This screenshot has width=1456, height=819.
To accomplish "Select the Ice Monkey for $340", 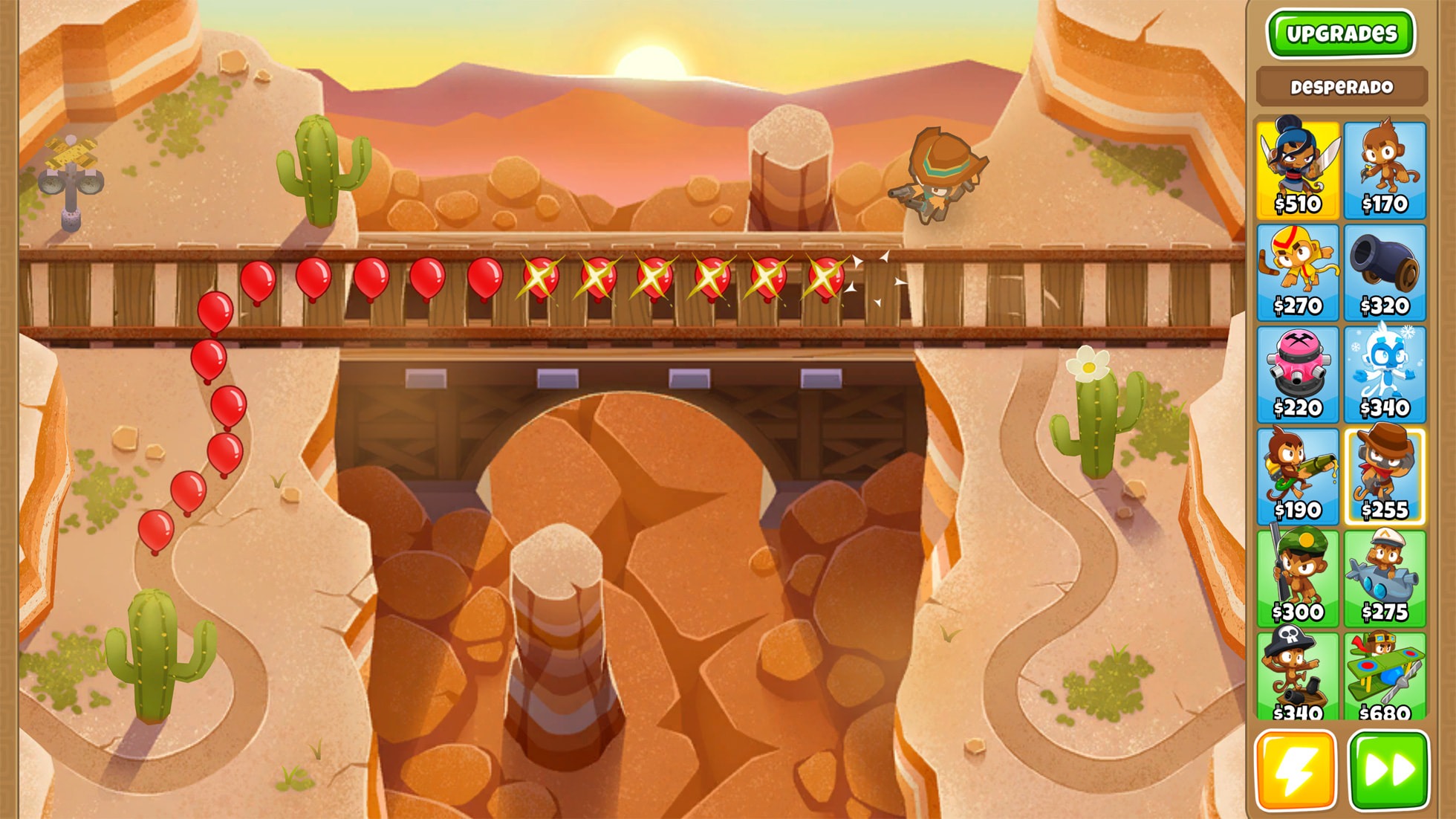I will [1385, 374].
